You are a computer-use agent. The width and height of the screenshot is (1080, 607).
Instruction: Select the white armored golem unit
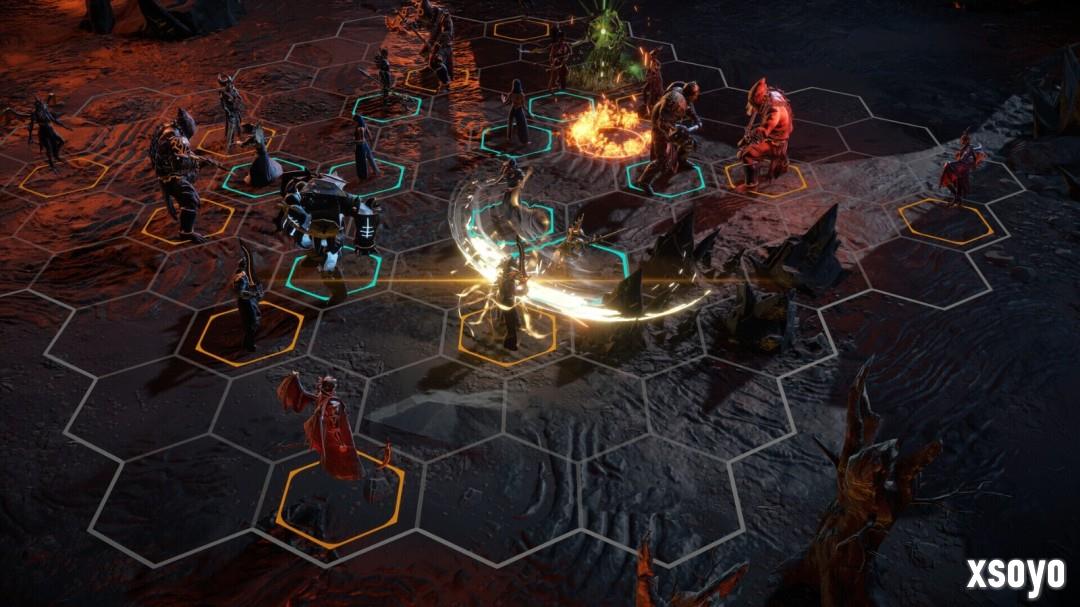[x=325, y=218]
